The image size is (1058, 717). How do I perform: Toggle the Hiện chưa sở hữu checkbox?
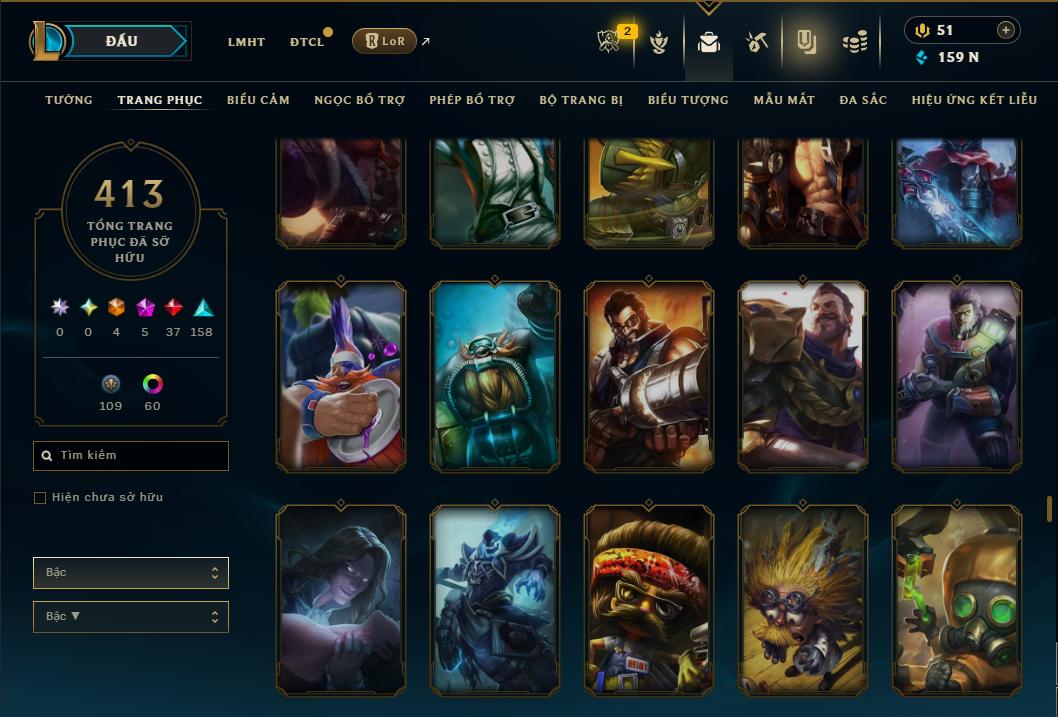pos(40,498)
